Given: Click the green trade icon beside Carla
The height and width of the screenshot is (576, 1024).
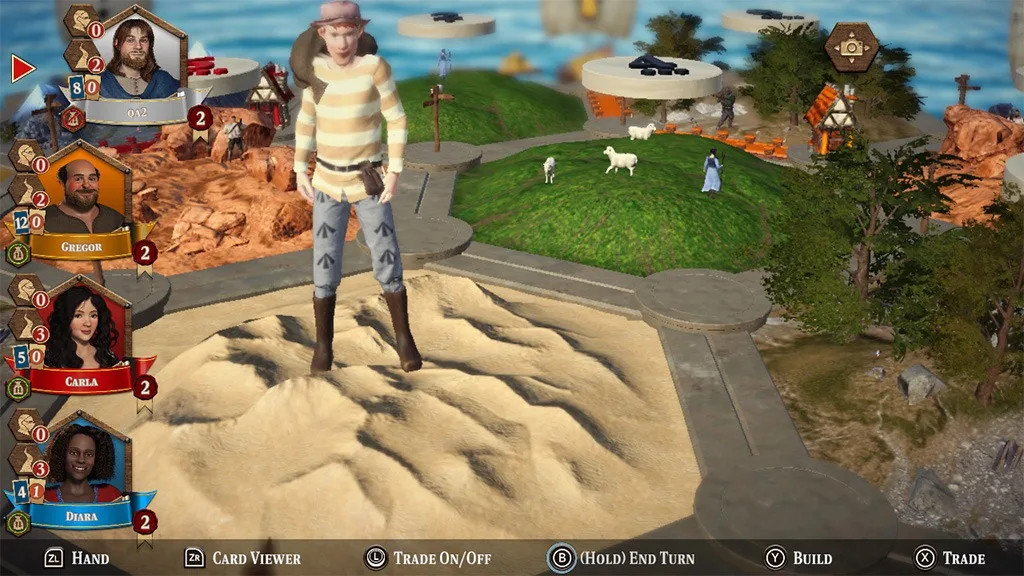Looking at the screenshot, I should pyautogui.click(x=18, y=389).
